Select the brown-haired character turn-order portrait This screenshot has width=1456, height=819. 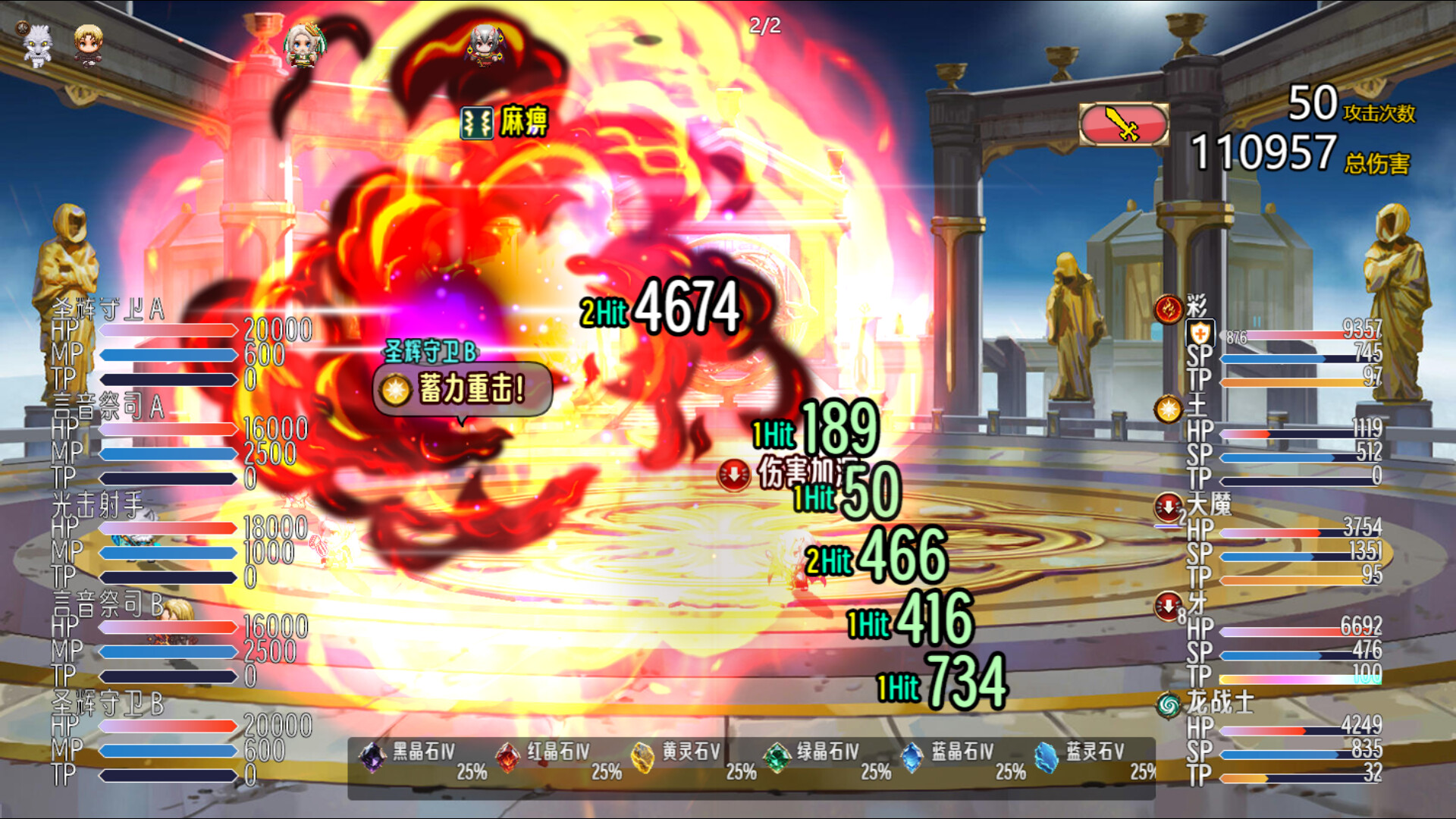point(88,45)
